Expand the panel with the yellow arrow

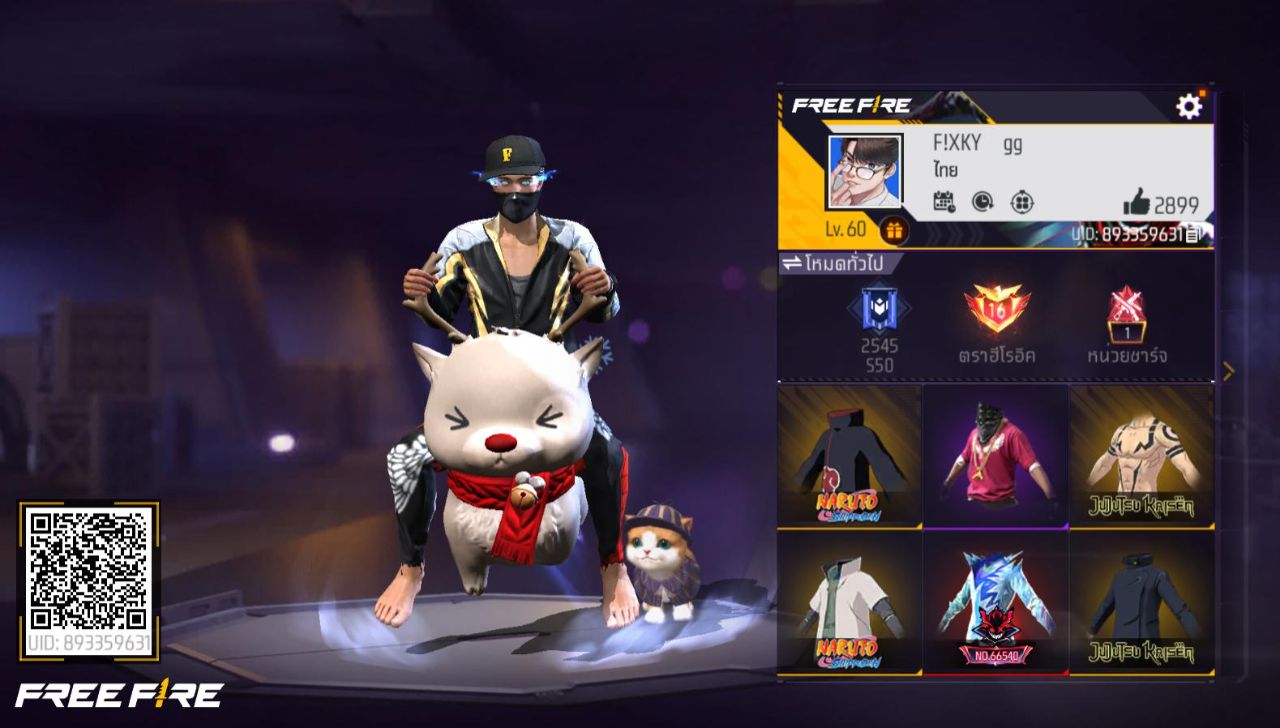click(1228, 371)
